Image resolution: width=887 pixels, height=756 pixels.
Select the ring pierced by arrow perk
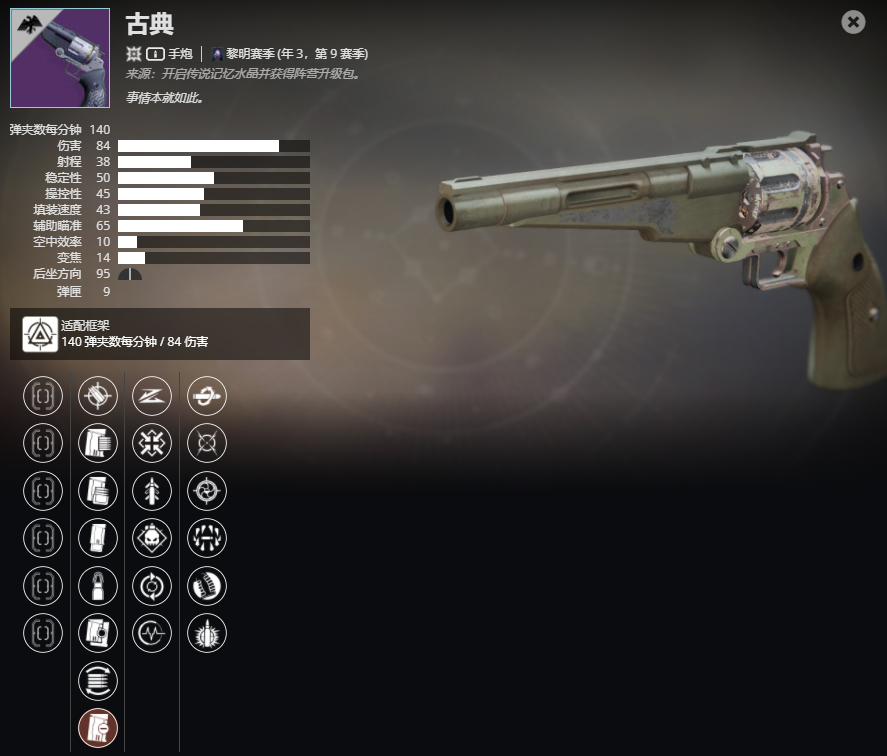tap(207, 396)
